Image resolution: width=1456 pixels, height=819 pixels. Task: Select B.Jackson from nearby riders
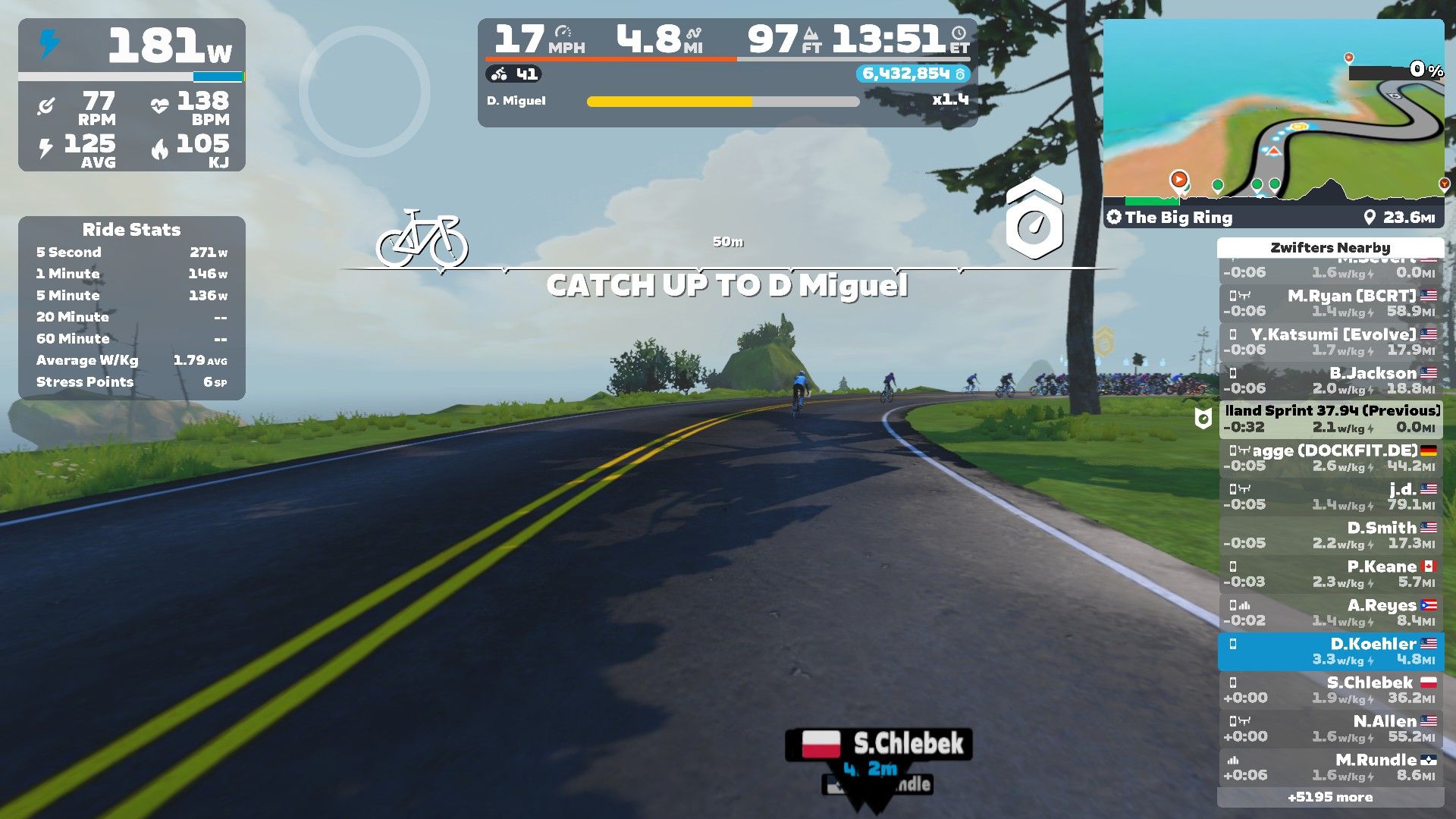point(1331,381)
